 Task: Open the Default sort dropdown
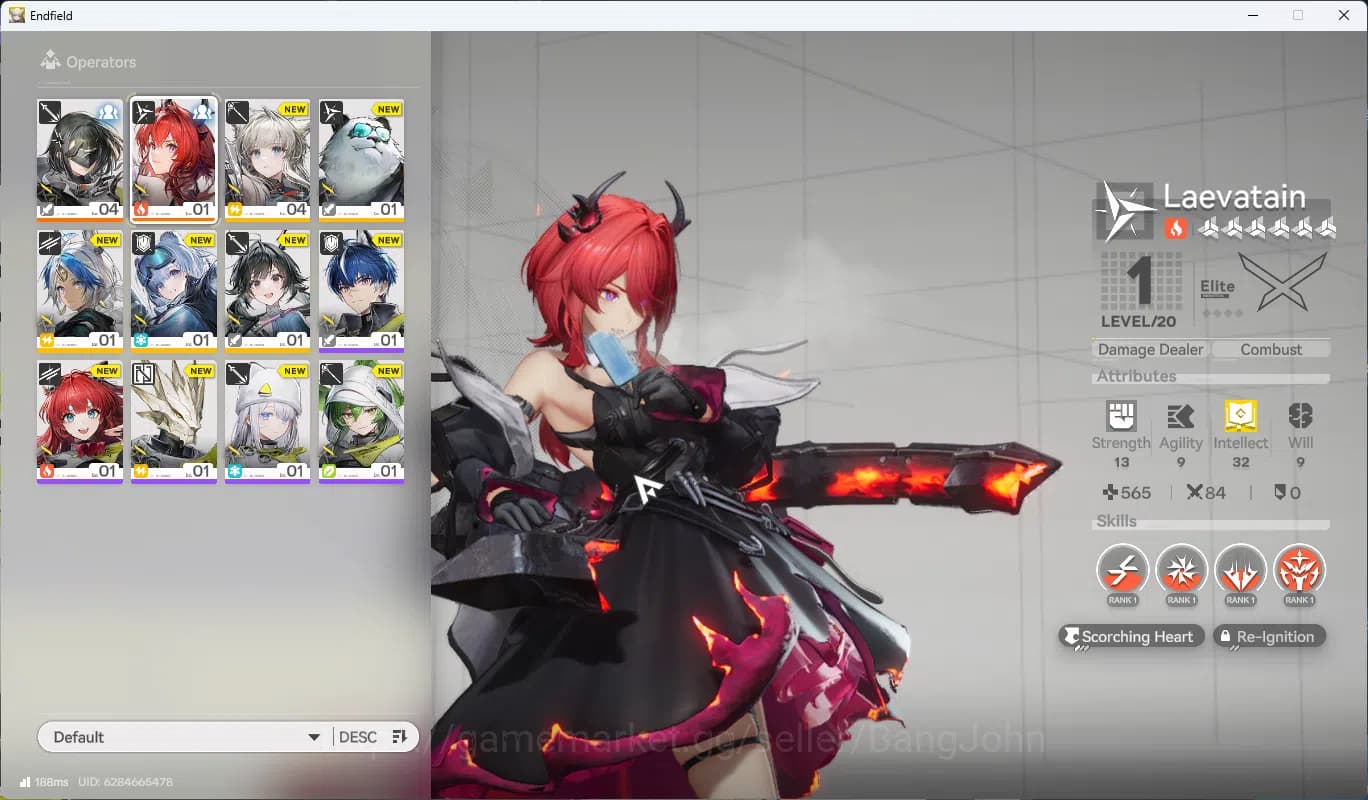[185, 736]
